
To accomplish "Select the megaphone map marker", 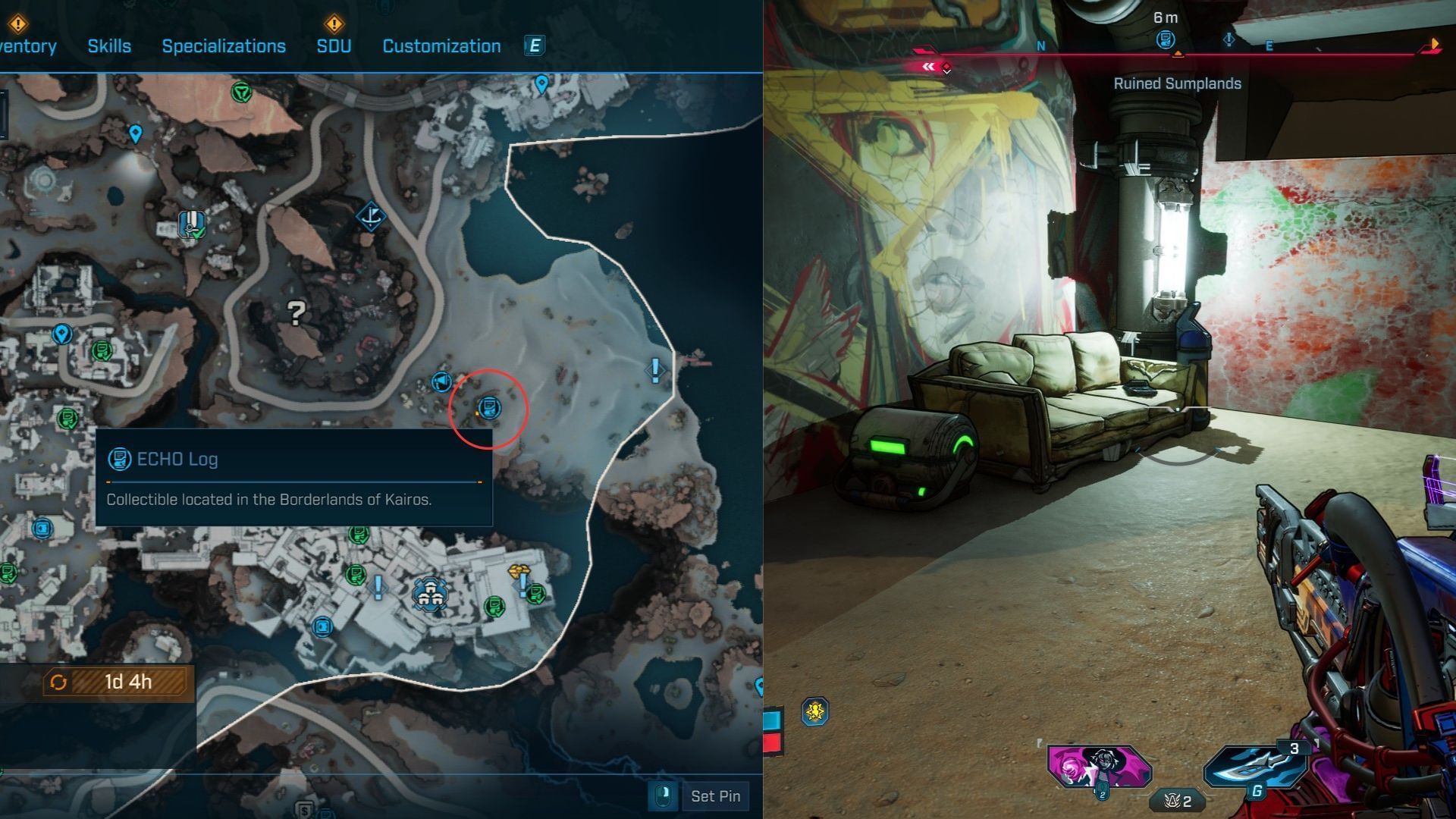I will point(441,381).
